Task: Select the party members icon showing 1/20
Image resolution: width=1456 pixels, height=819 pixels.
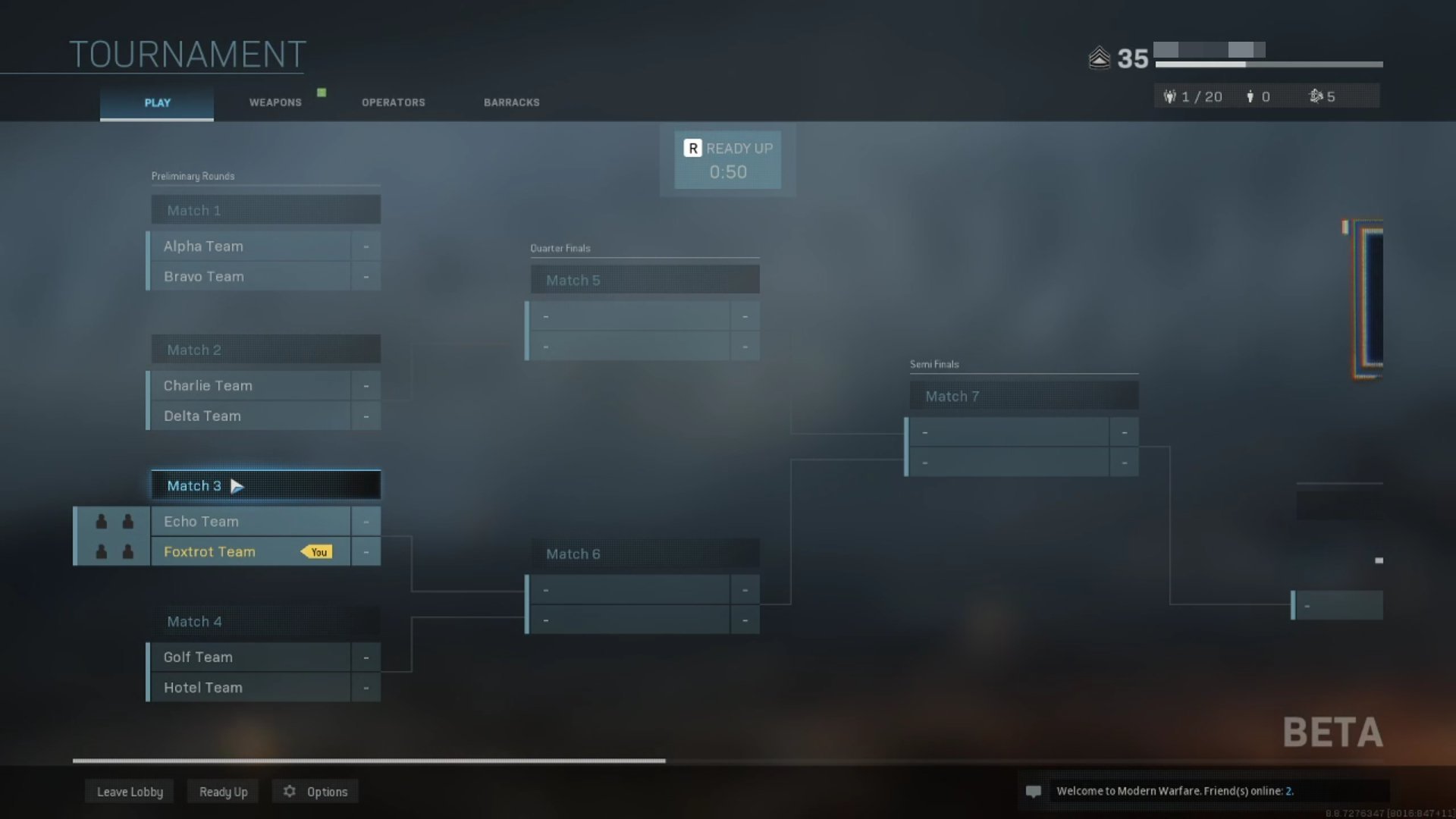Action: coord(1171,96)
